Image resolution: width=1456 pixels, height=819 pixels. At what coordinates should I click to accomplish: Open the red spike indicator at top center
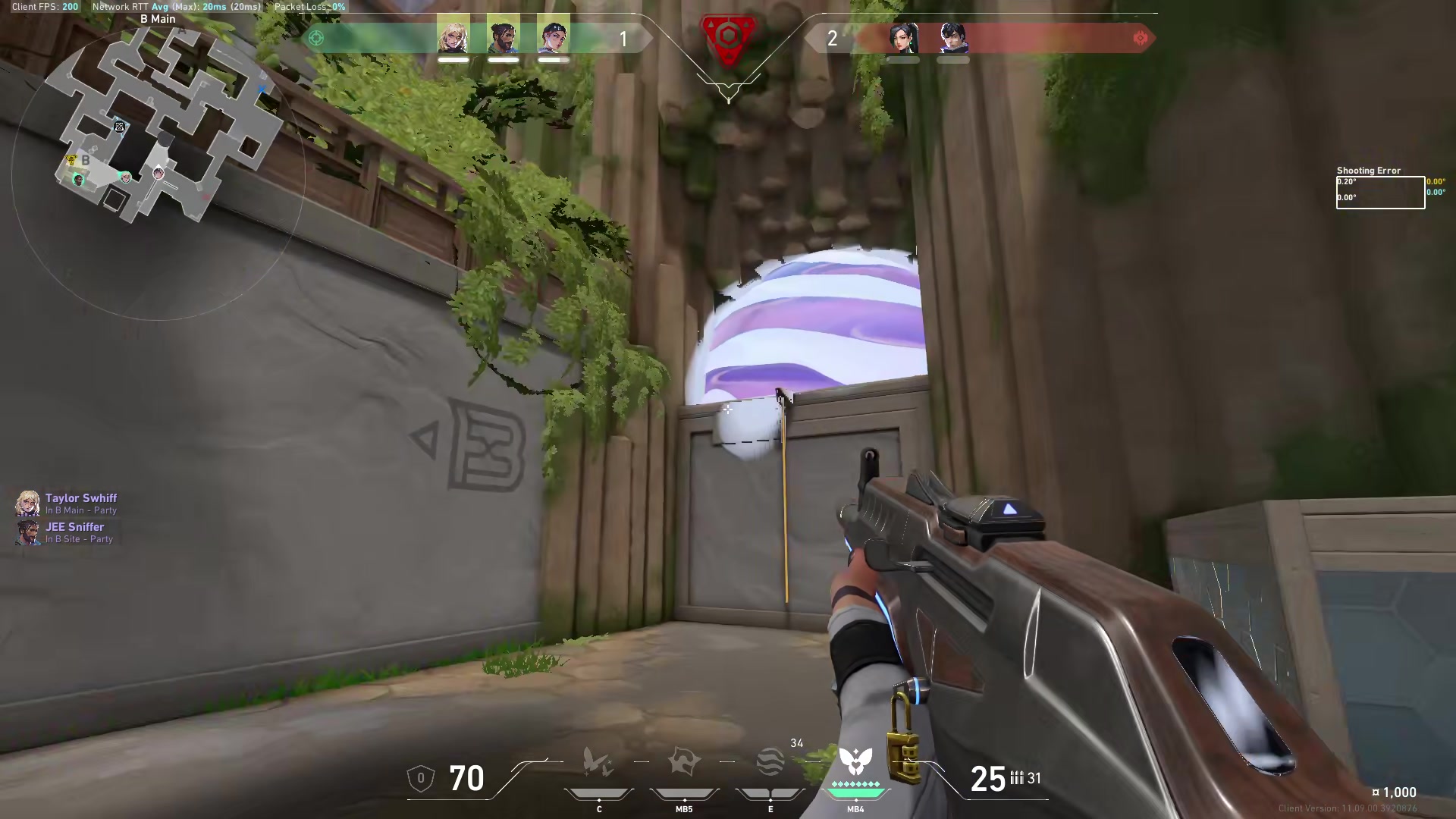(727, 35)
